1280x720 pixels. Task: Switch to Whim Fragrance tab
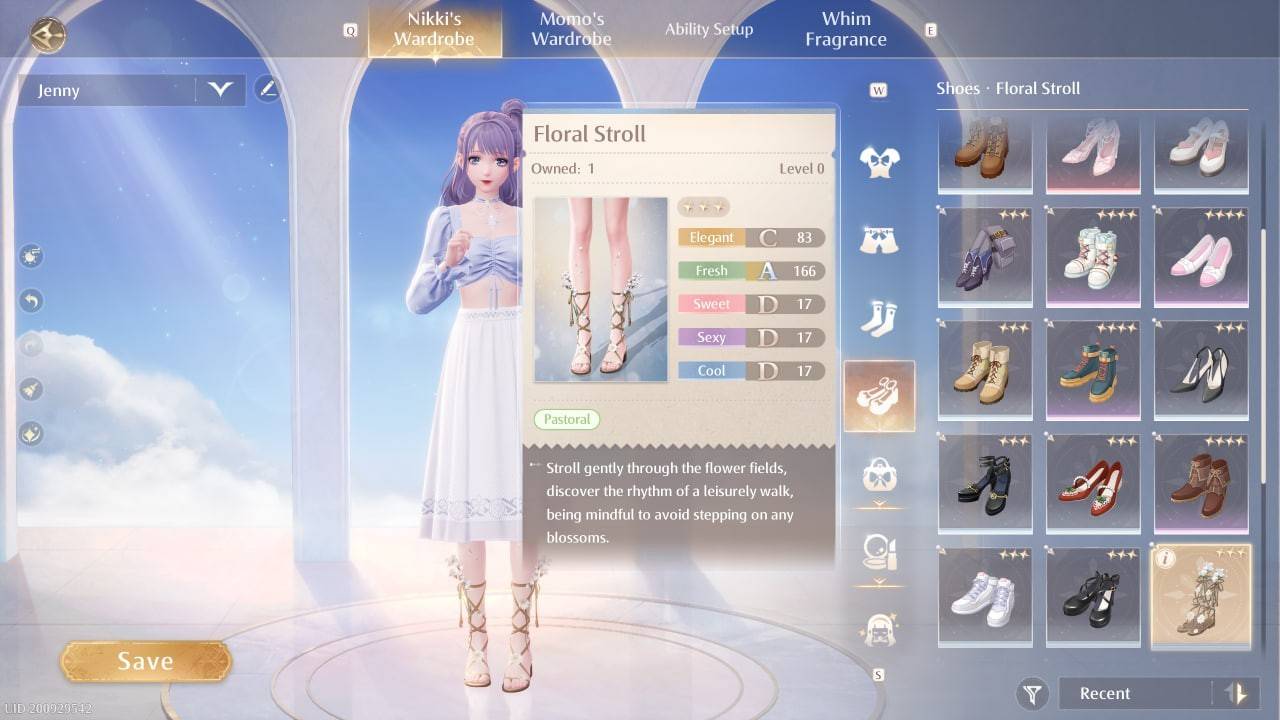click(846, 30)
